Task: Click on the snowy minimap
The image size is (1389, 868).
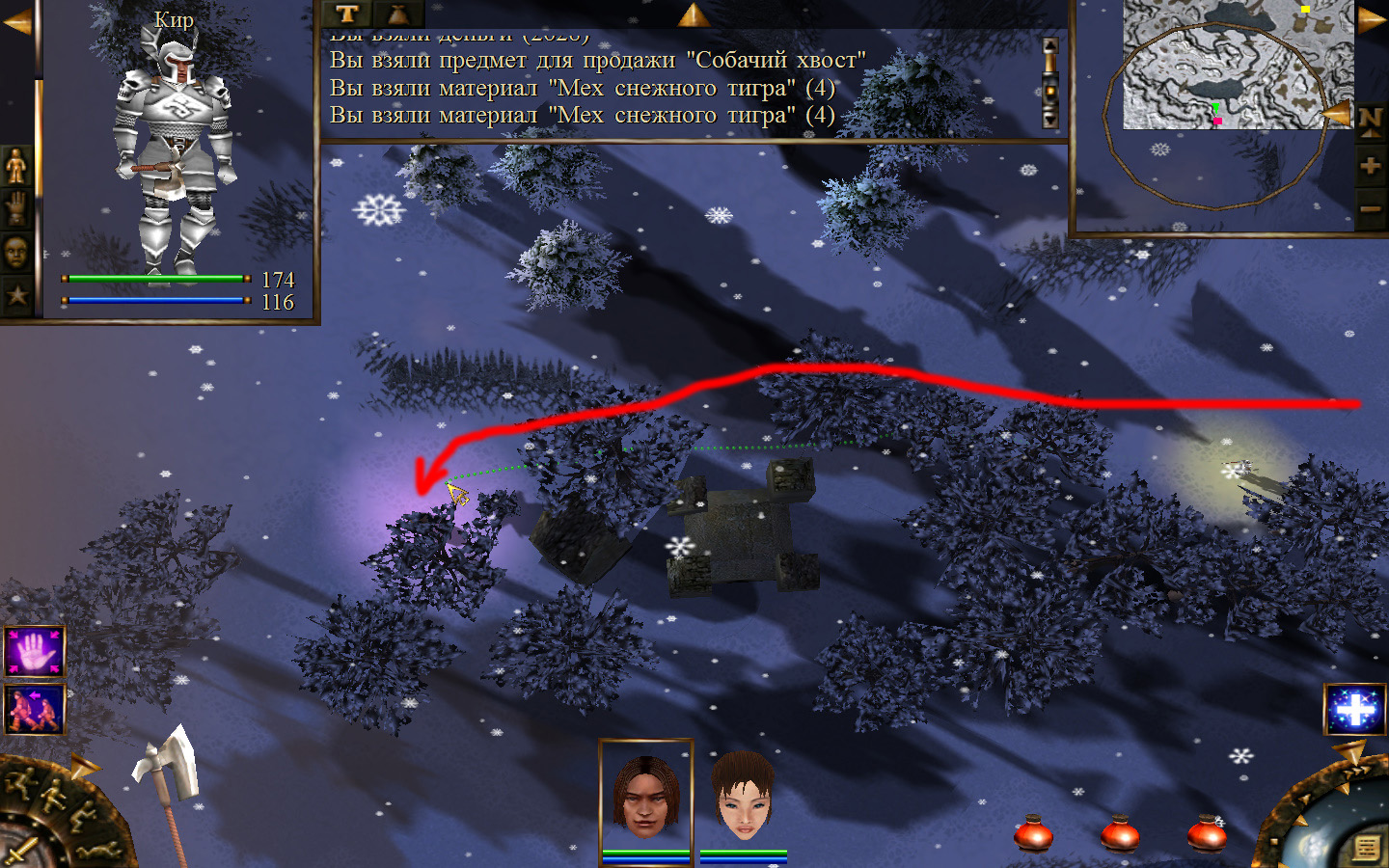Action: point(1238,64)
